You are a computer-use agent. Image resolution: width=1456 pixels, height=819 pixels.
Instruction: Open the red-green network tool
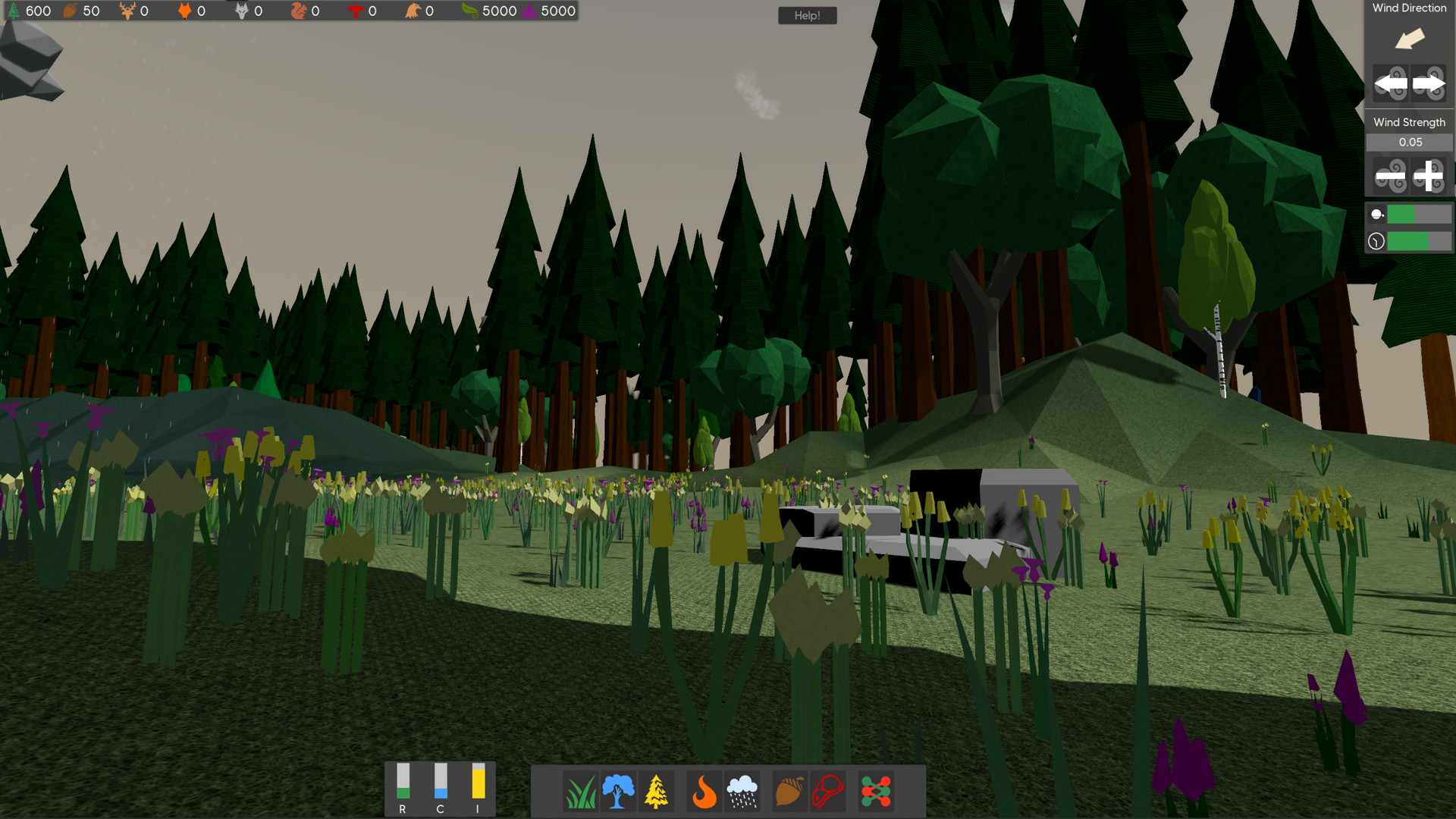875,791
